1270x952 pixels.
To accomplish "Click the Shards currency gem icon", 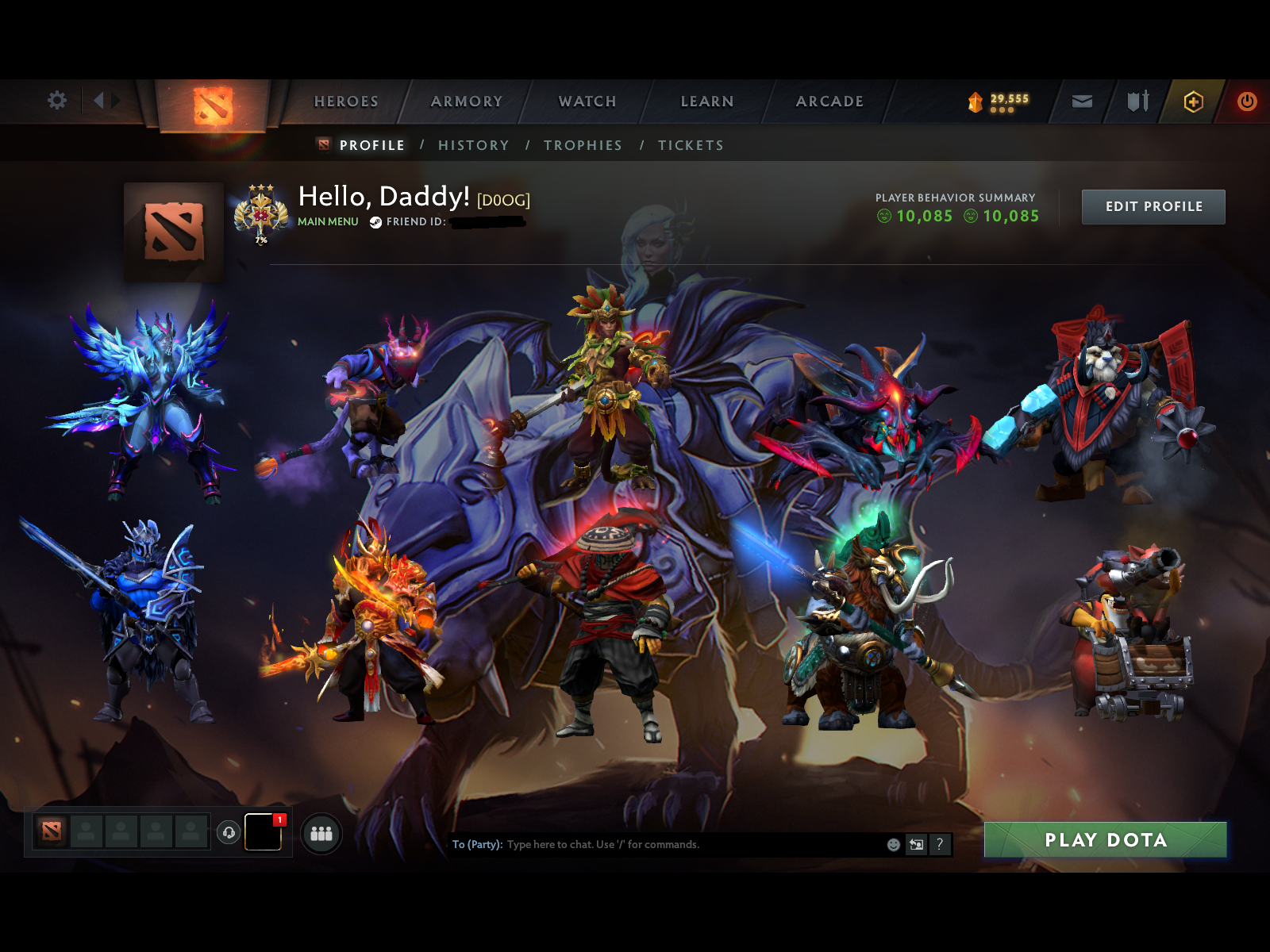I will [x=976, y=102].
